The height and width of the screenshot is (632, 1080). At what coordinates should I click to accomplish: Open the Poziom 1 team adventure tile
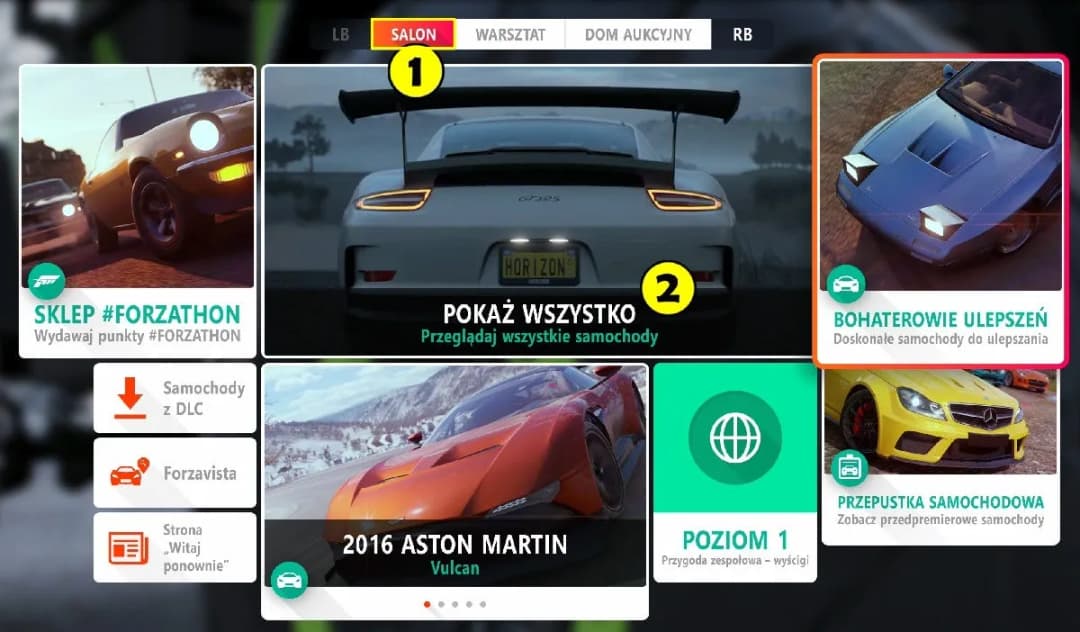[735, 472]
